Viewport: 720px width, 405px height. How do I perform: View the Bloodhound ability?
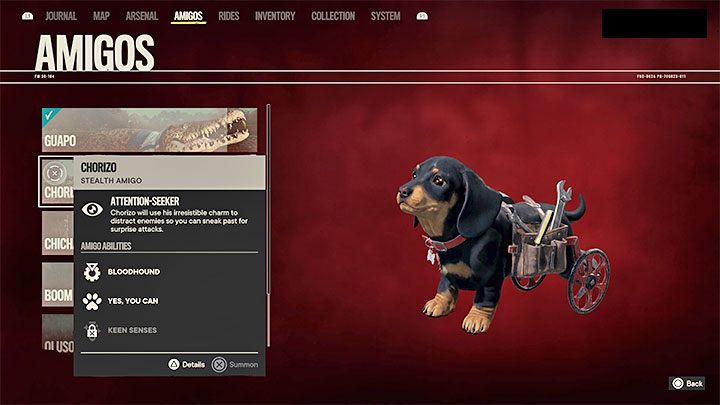coord(133,271)
